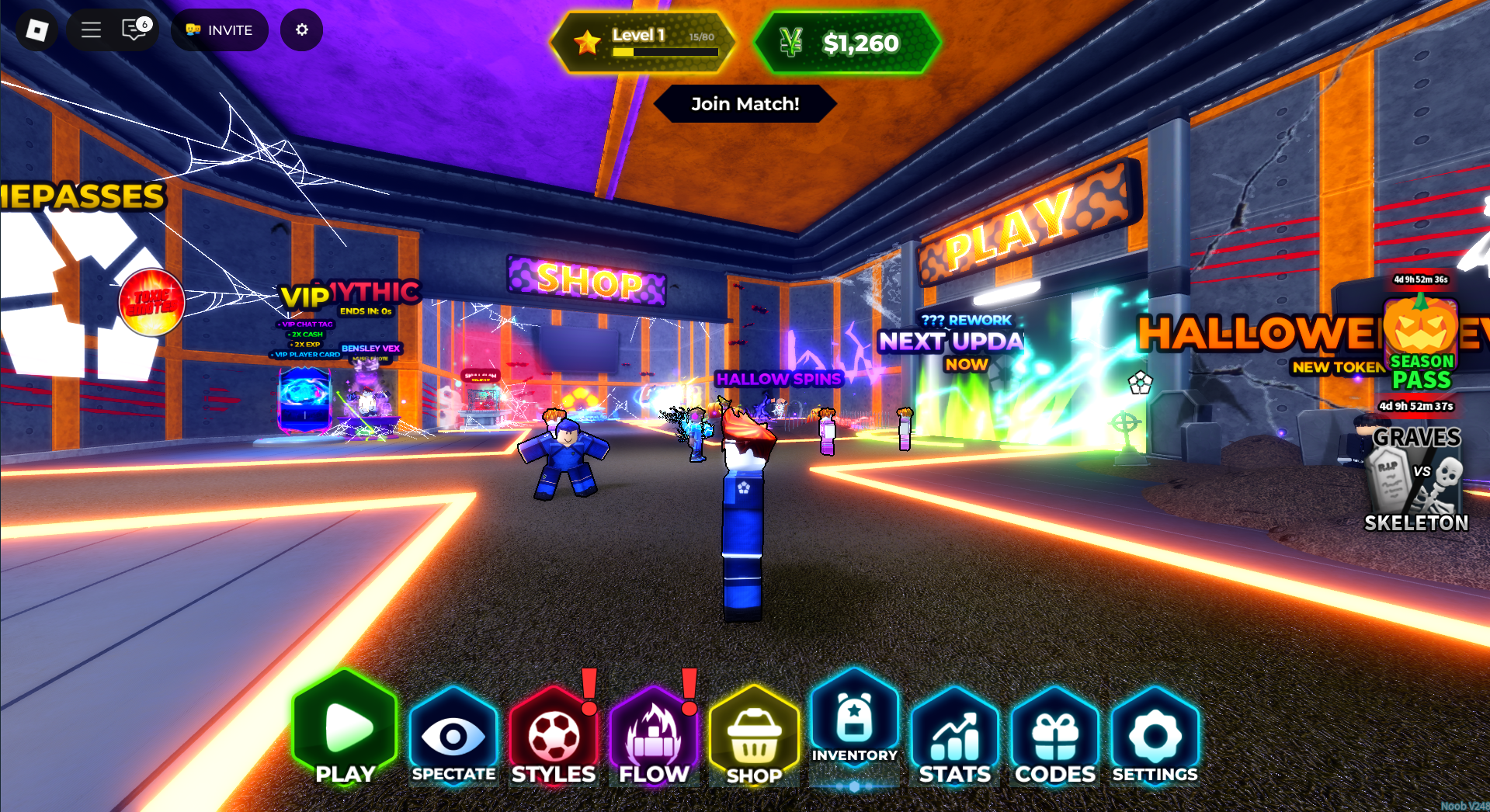
Task: Open Spectate mode with the eye icon
Action: 453,733
